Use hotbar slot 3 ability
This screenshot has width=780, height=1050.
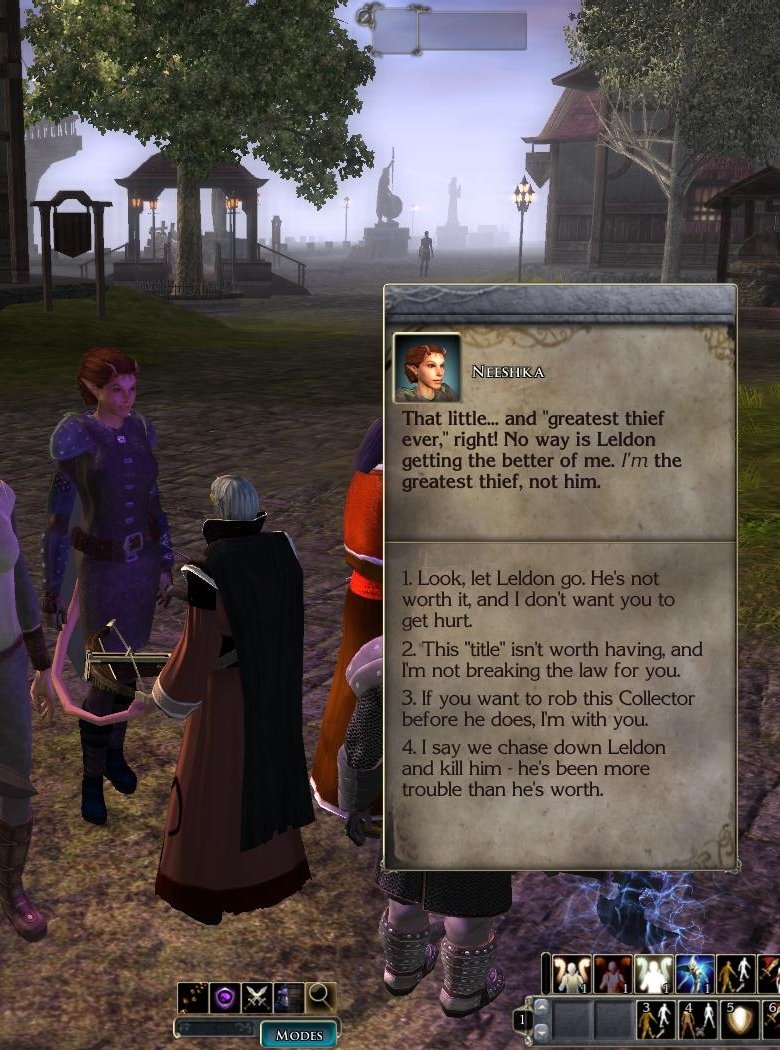pos(656,1020)
